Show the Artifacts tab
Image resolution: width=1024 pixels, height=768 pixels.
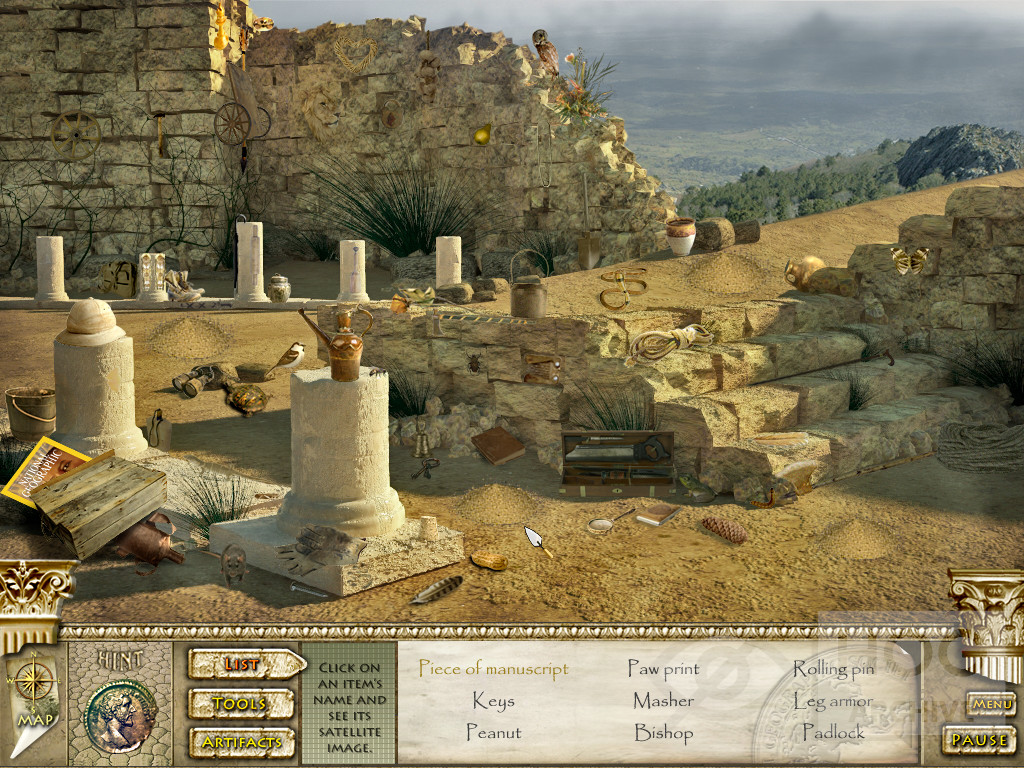(x=241, y=742)
